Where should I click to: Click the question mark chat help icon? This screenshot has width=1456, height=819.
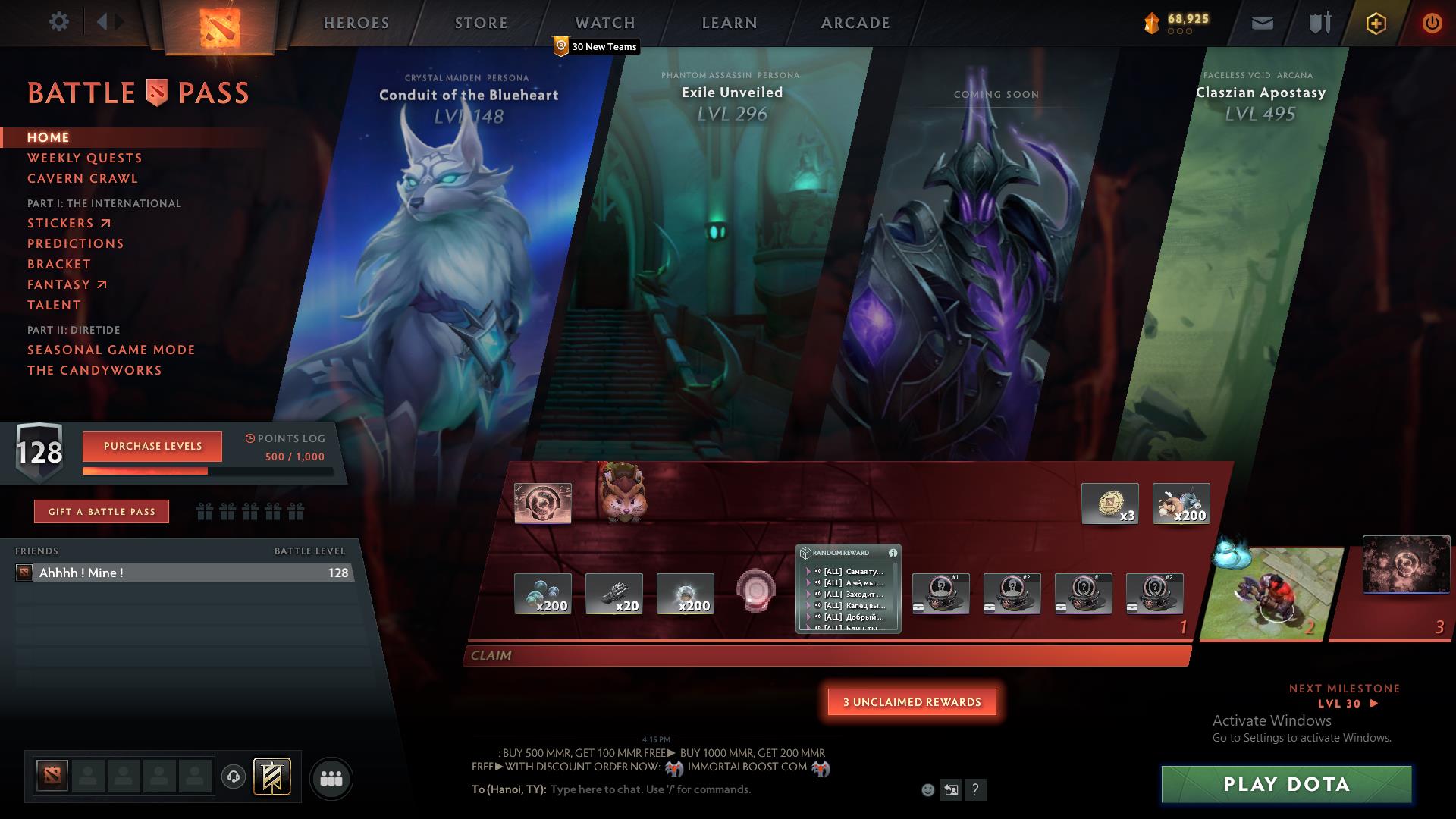click(x=974, y=790)
